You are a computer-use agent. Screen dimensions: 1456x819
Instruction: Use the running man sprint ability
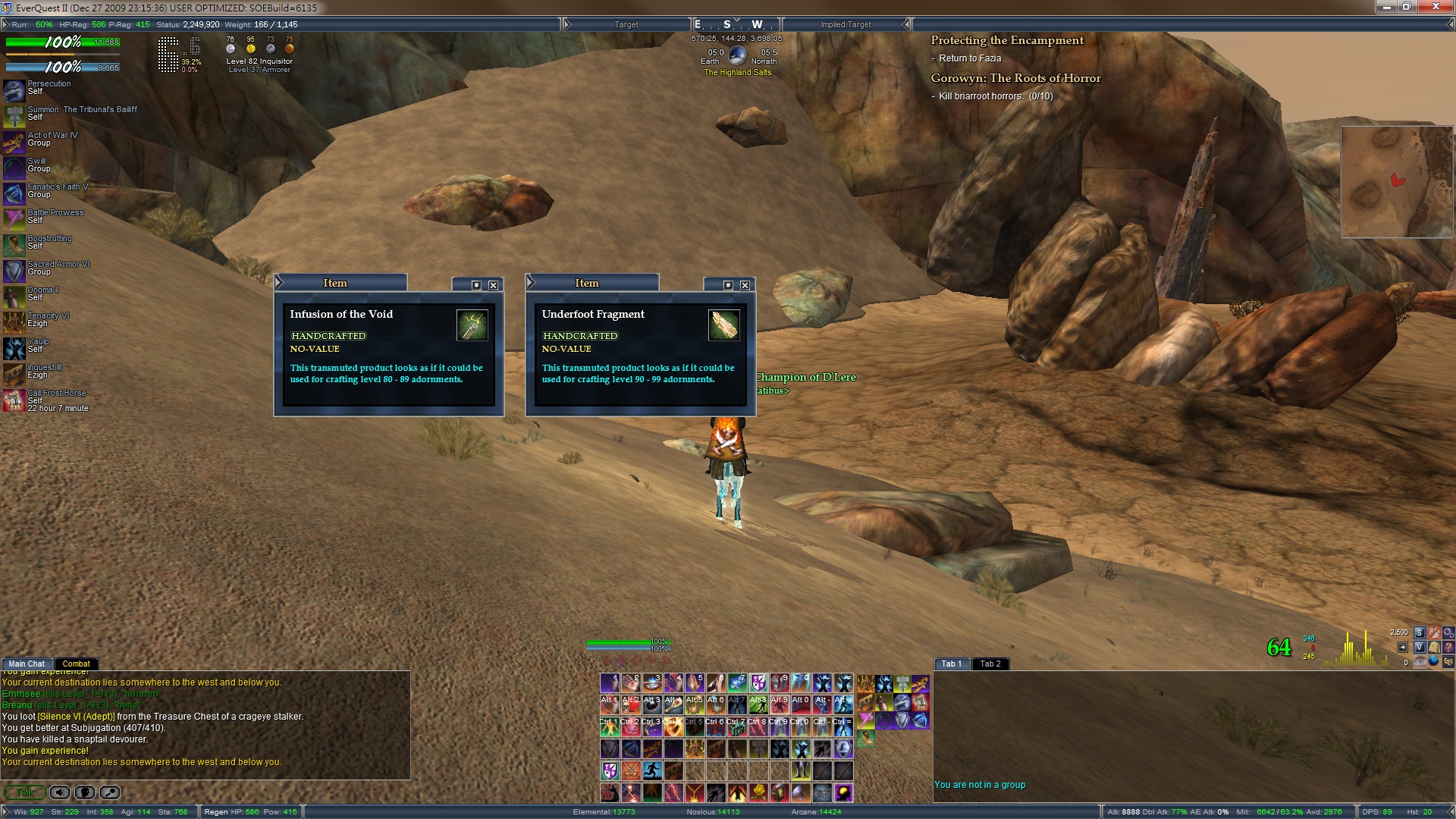652,770
